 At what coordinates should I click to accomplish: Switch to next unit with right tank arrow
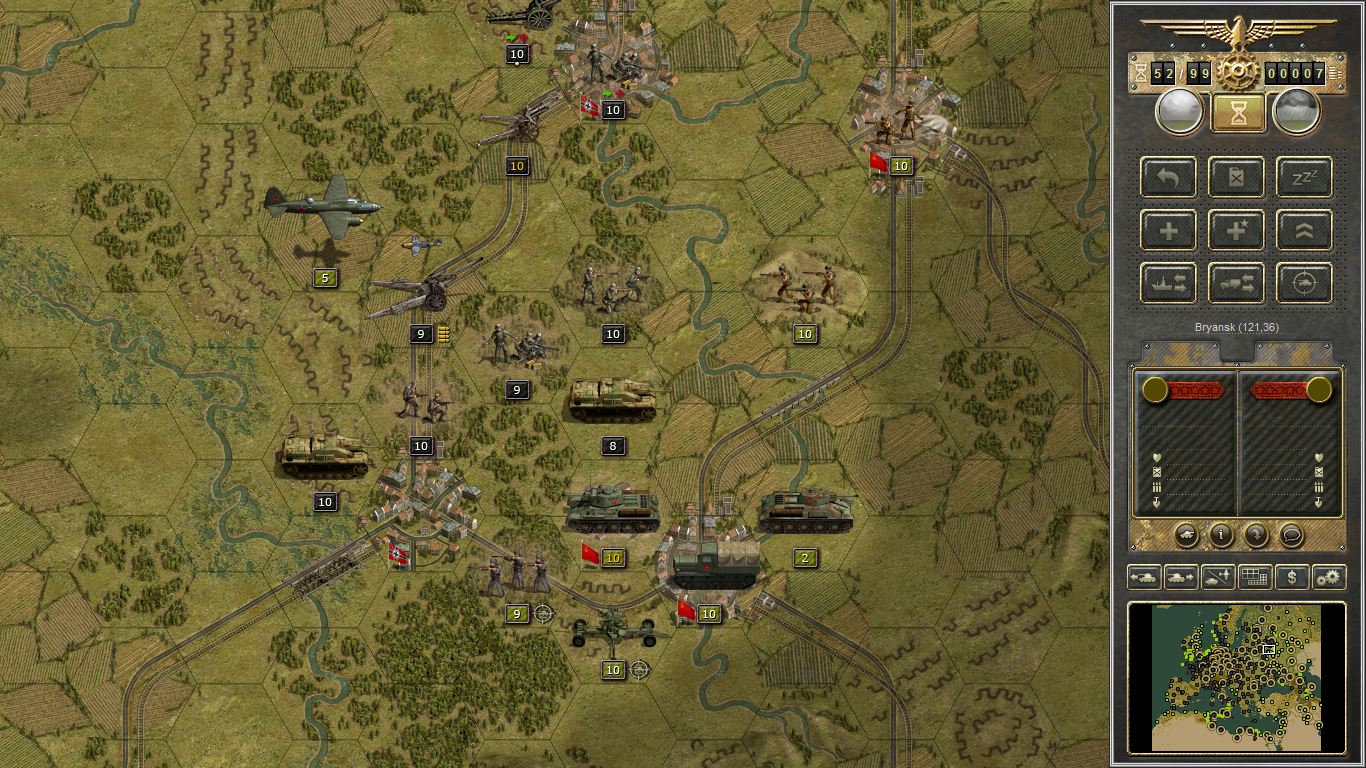[x=1180, y=576]
